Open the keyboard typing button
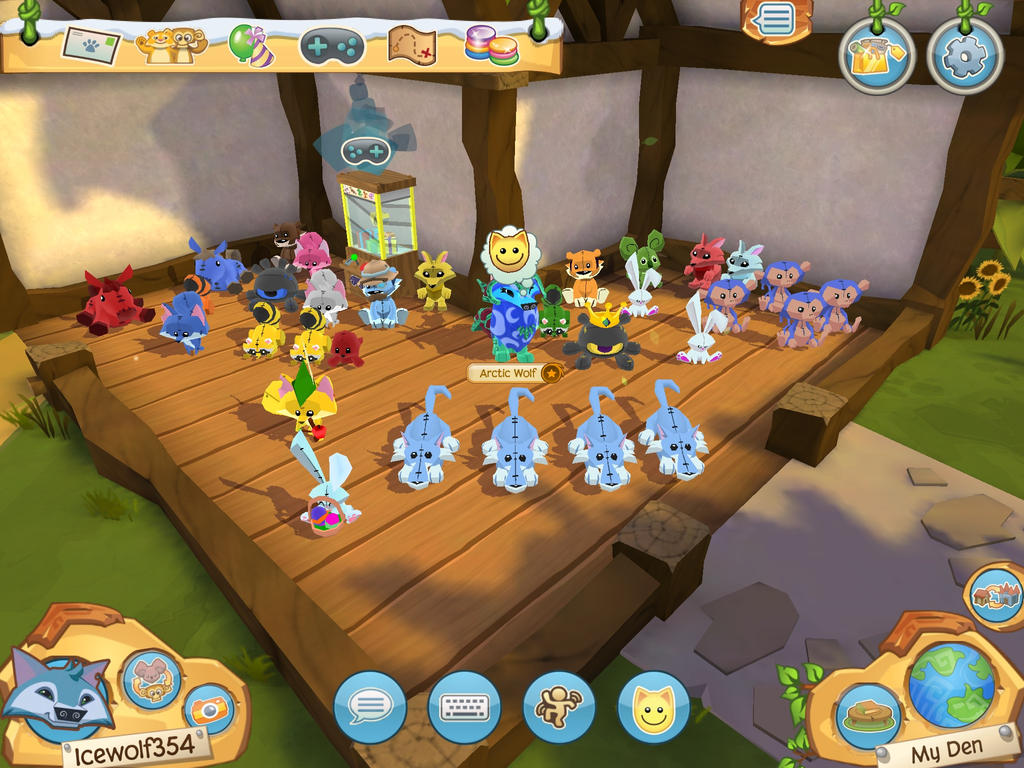 pos(464,707)
